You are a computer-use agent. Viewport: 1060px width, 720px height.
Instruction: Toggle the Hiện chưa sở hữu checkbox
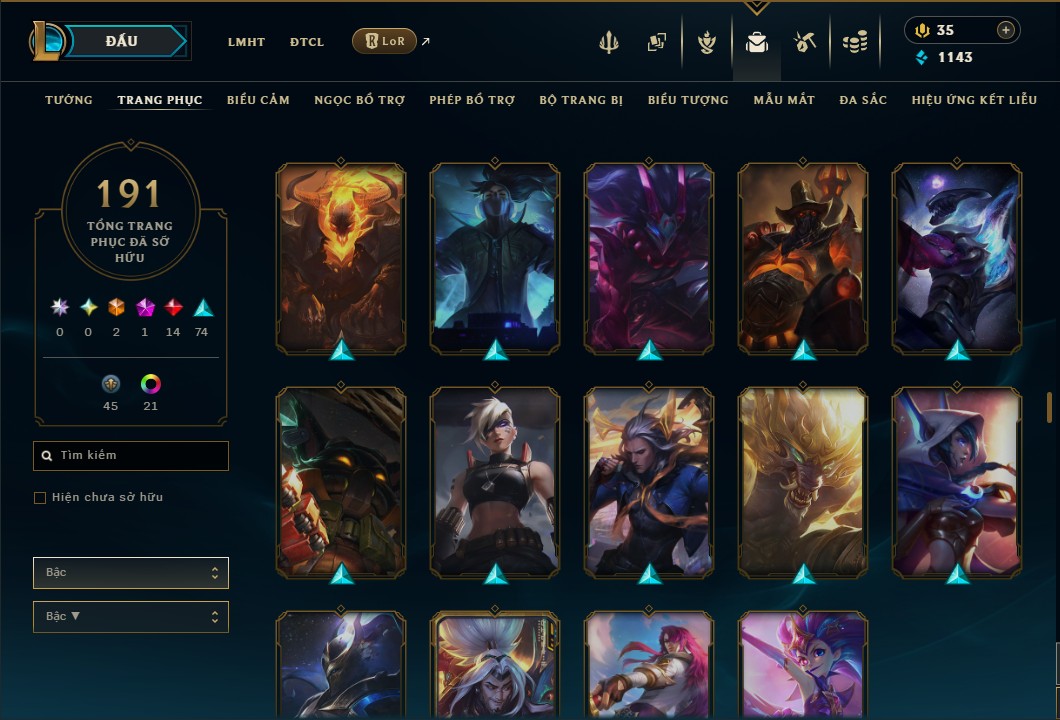tap(40, 498)
